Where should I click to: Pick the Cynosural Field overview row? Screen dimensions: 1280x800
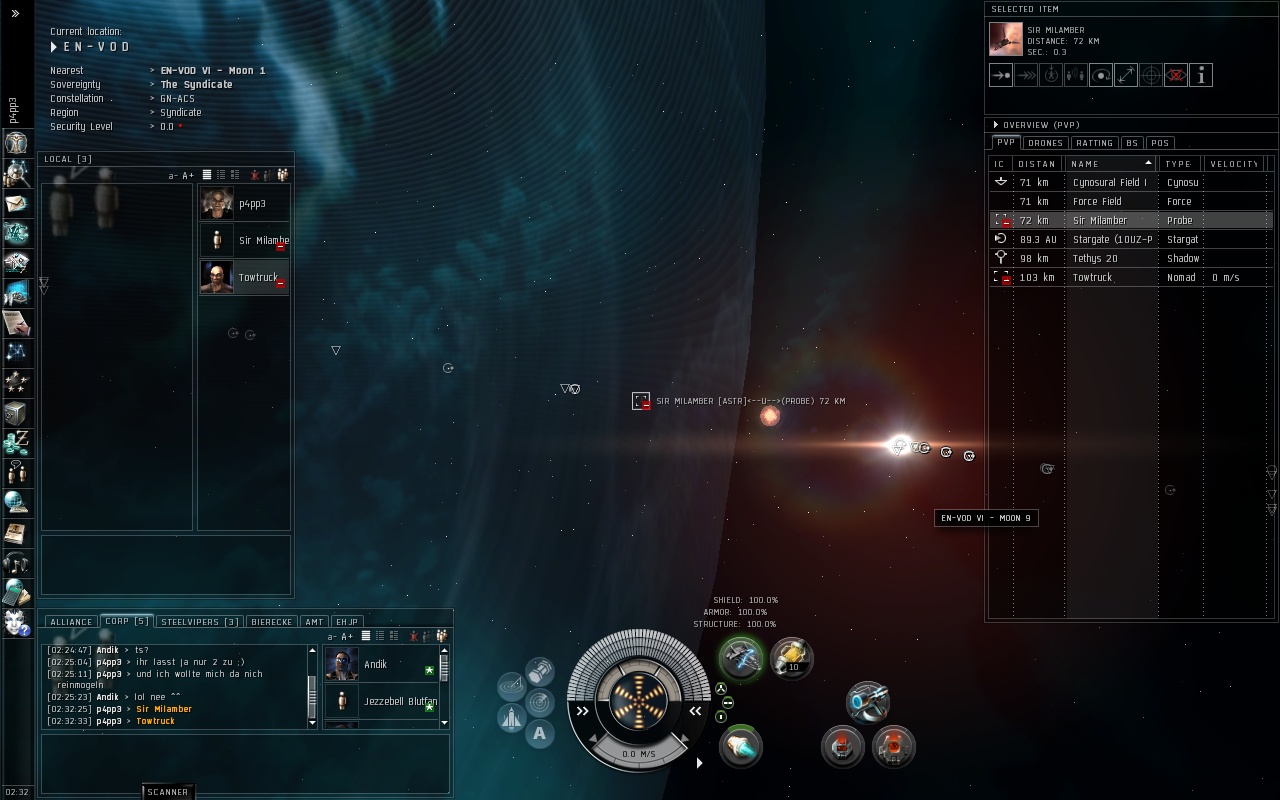1108,182
